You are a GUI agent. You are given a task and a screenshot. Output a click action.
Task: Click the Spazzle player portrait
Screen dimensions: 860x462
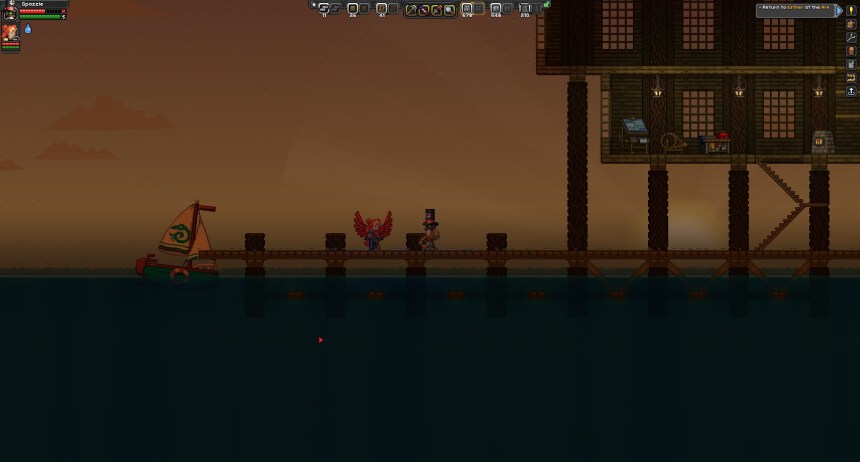click(10, 12)
